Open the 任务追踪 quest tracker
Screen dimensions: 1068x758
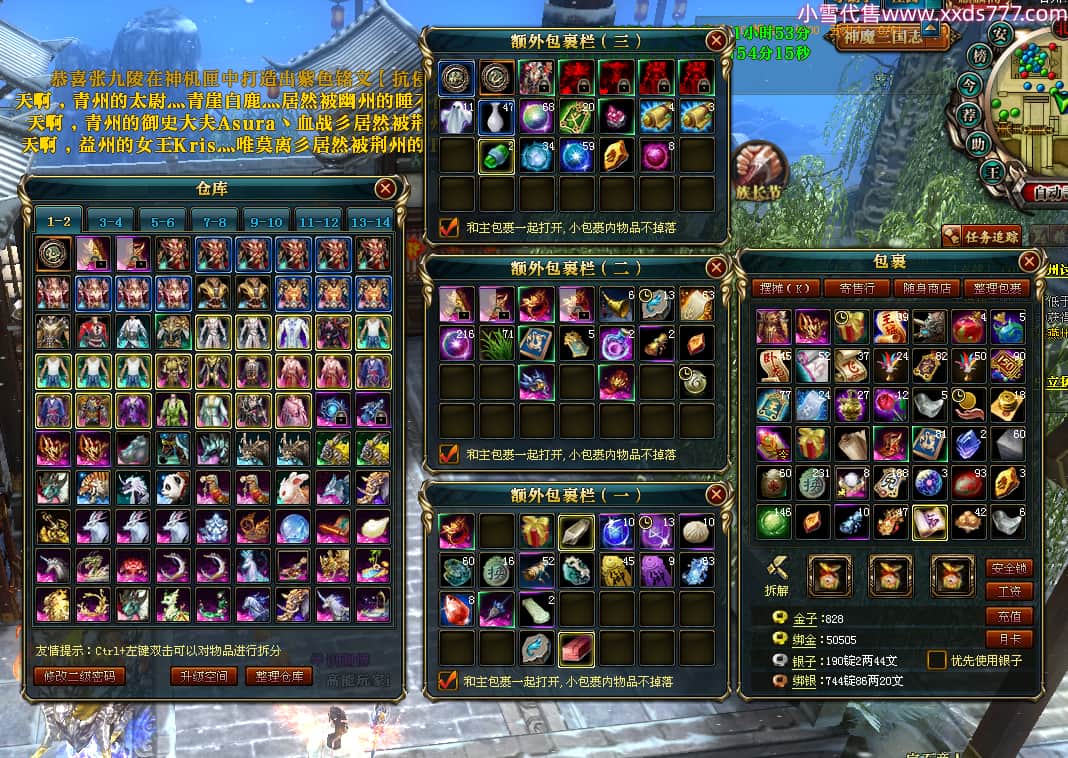[982, 236]
